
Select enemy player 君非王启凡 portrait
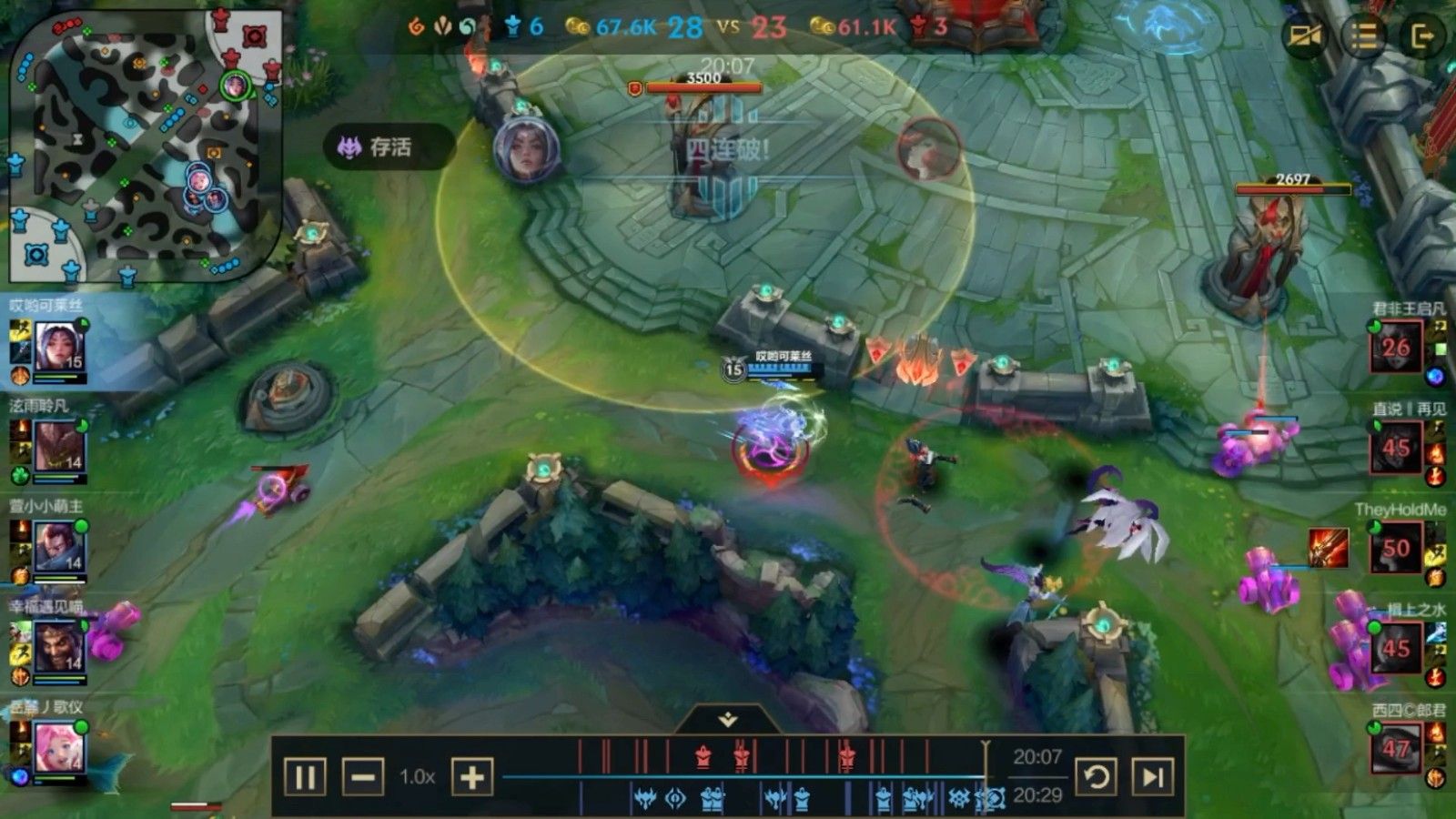(1396, 347)
